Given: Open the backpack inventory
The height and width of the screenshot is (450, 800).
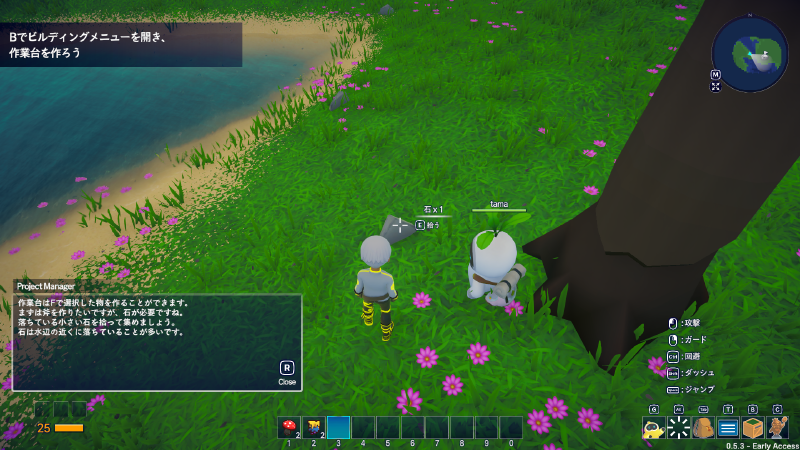Looking at the screenshot, I should (703, 428).
